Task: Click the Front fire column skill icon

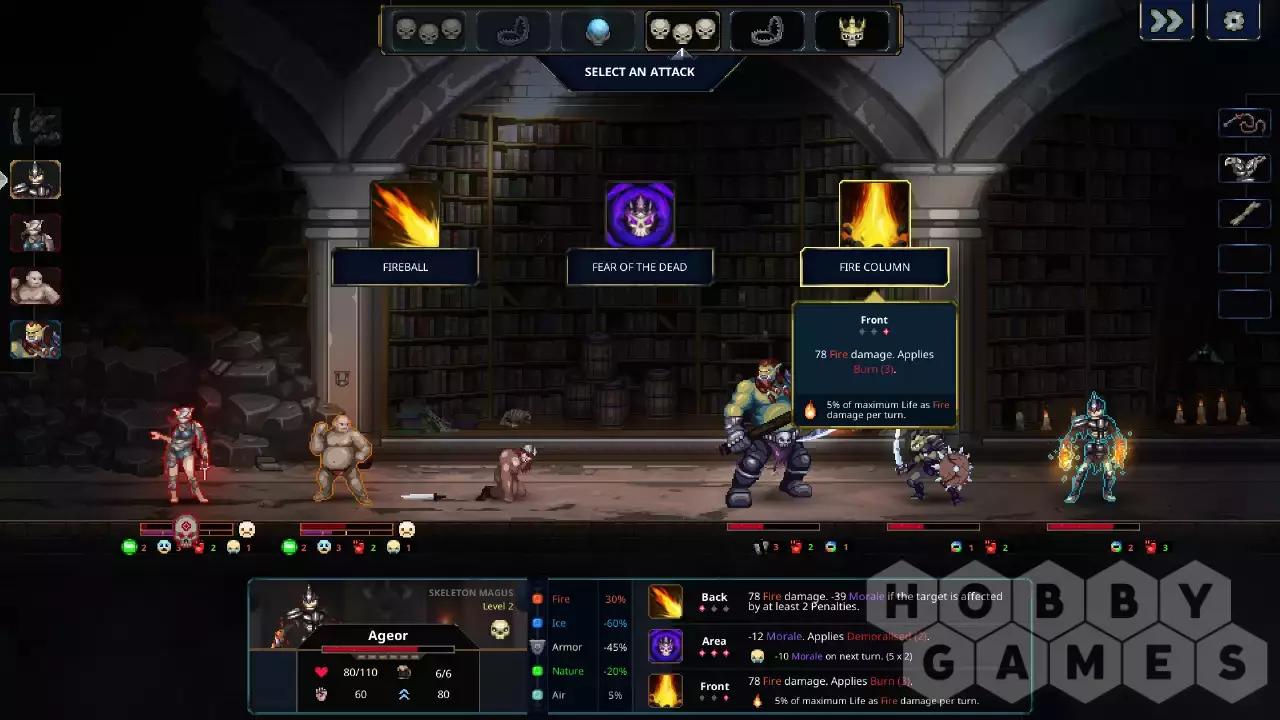Action: [665, 691]
